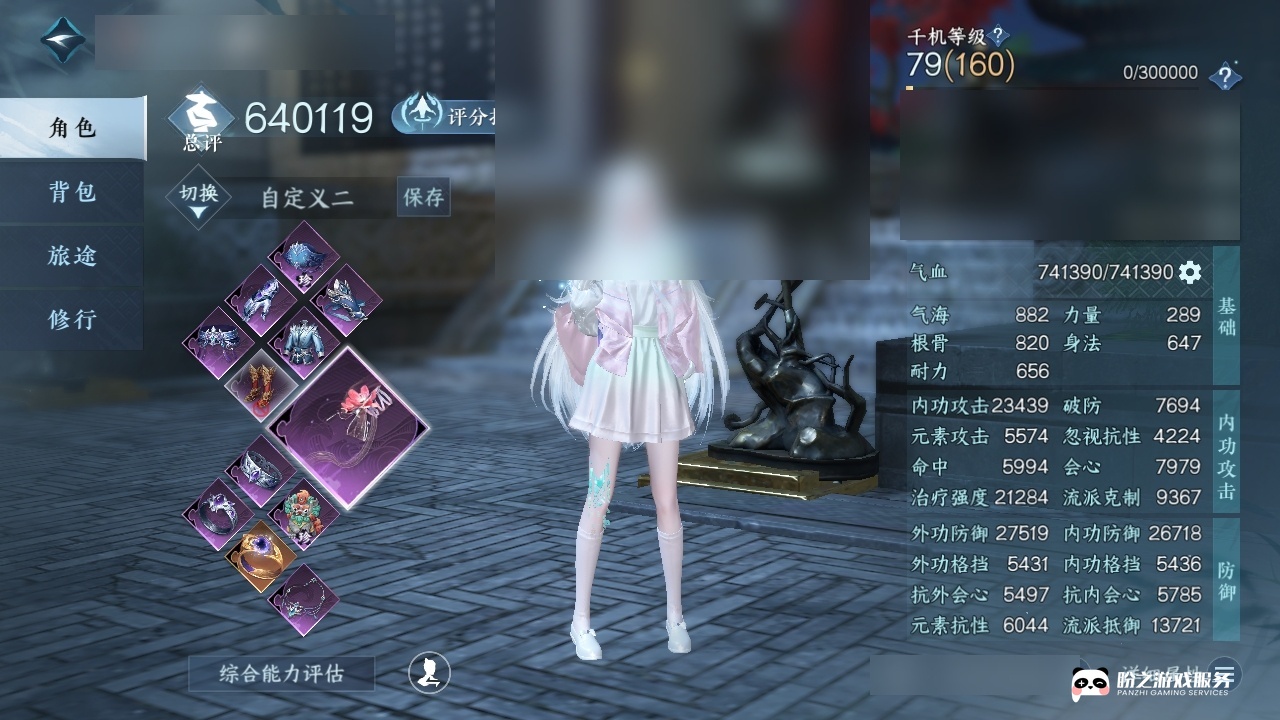Viewport: 1280px width, 720px height.
Task: Choose the gold ring with purple gem
Action: tap(259, 556)
